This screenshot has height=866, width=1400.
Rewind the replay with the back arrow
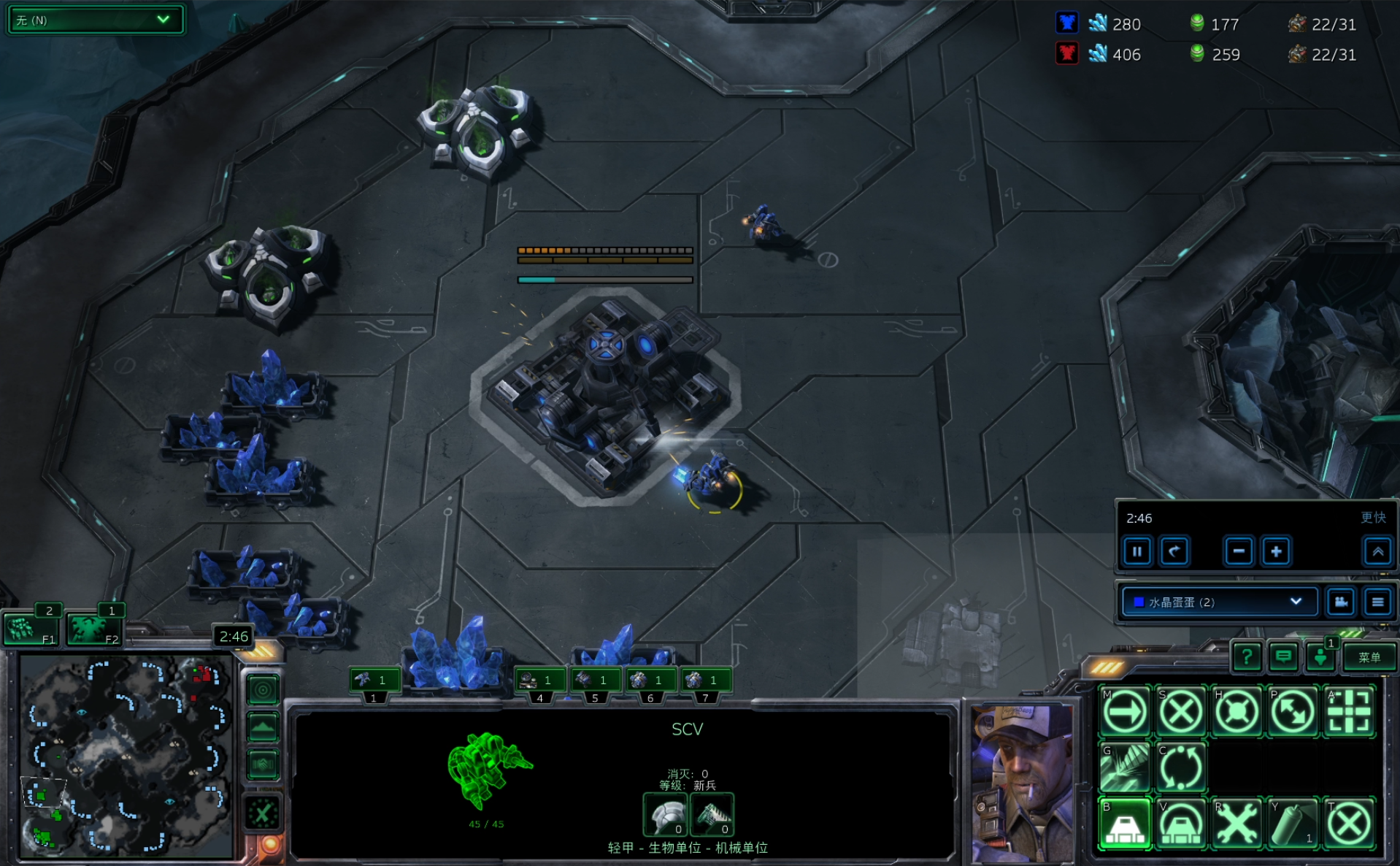click(1174, 551)
